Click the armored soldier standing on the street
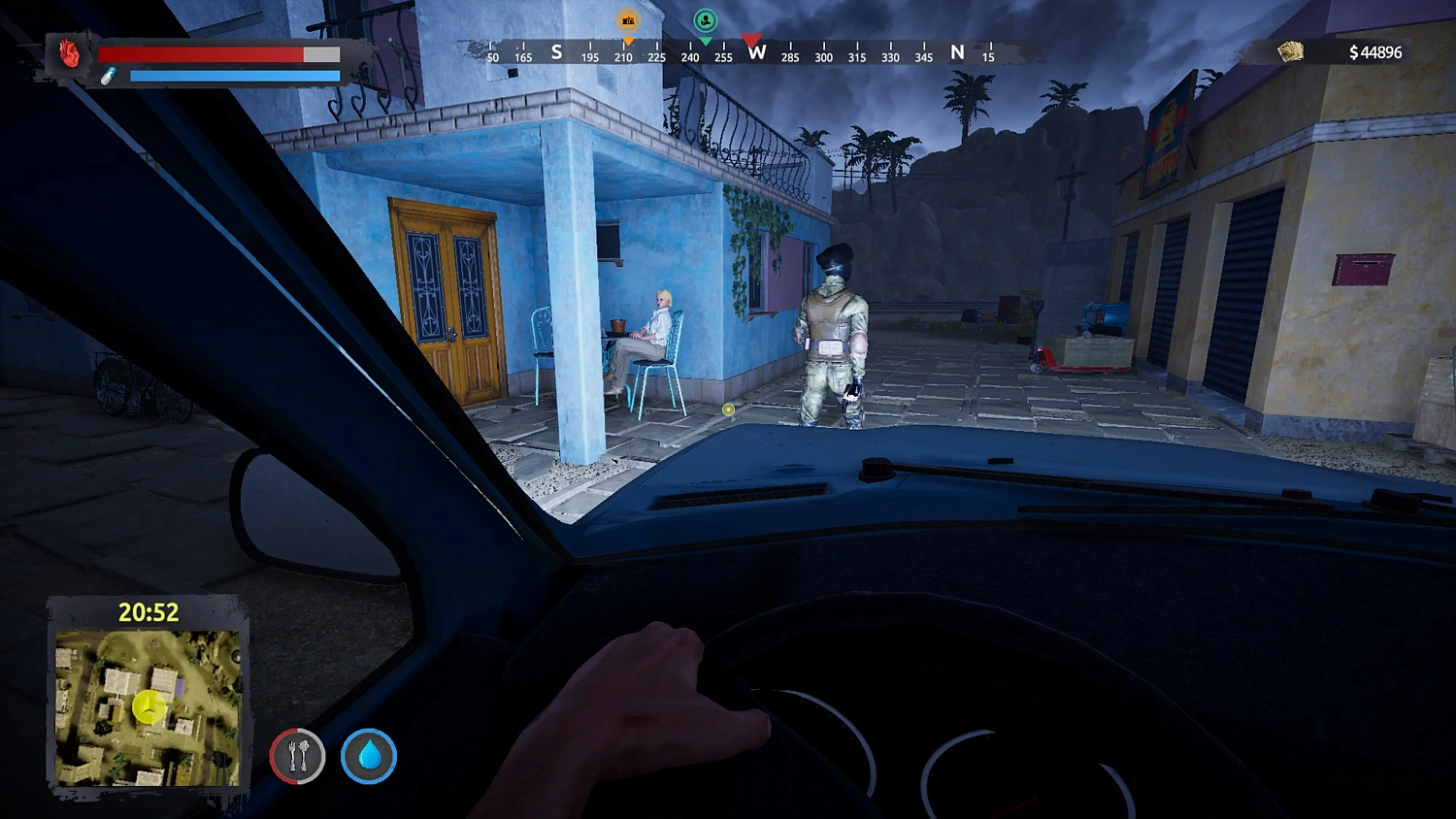 click(833, 330)
